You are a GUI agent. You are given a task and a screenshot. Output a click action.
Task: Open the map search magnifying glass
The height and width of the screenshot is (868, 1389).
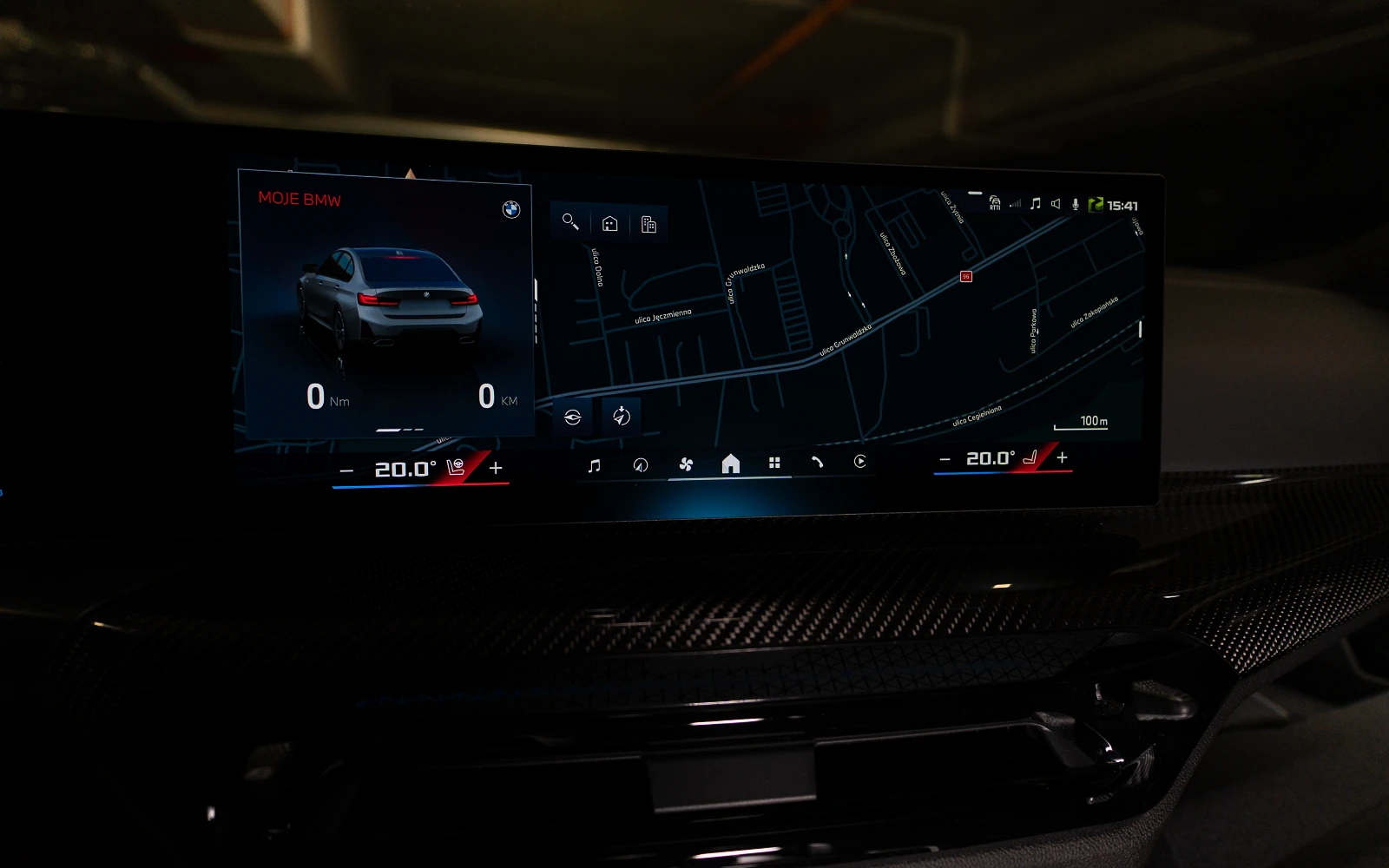tap(570, 222)
